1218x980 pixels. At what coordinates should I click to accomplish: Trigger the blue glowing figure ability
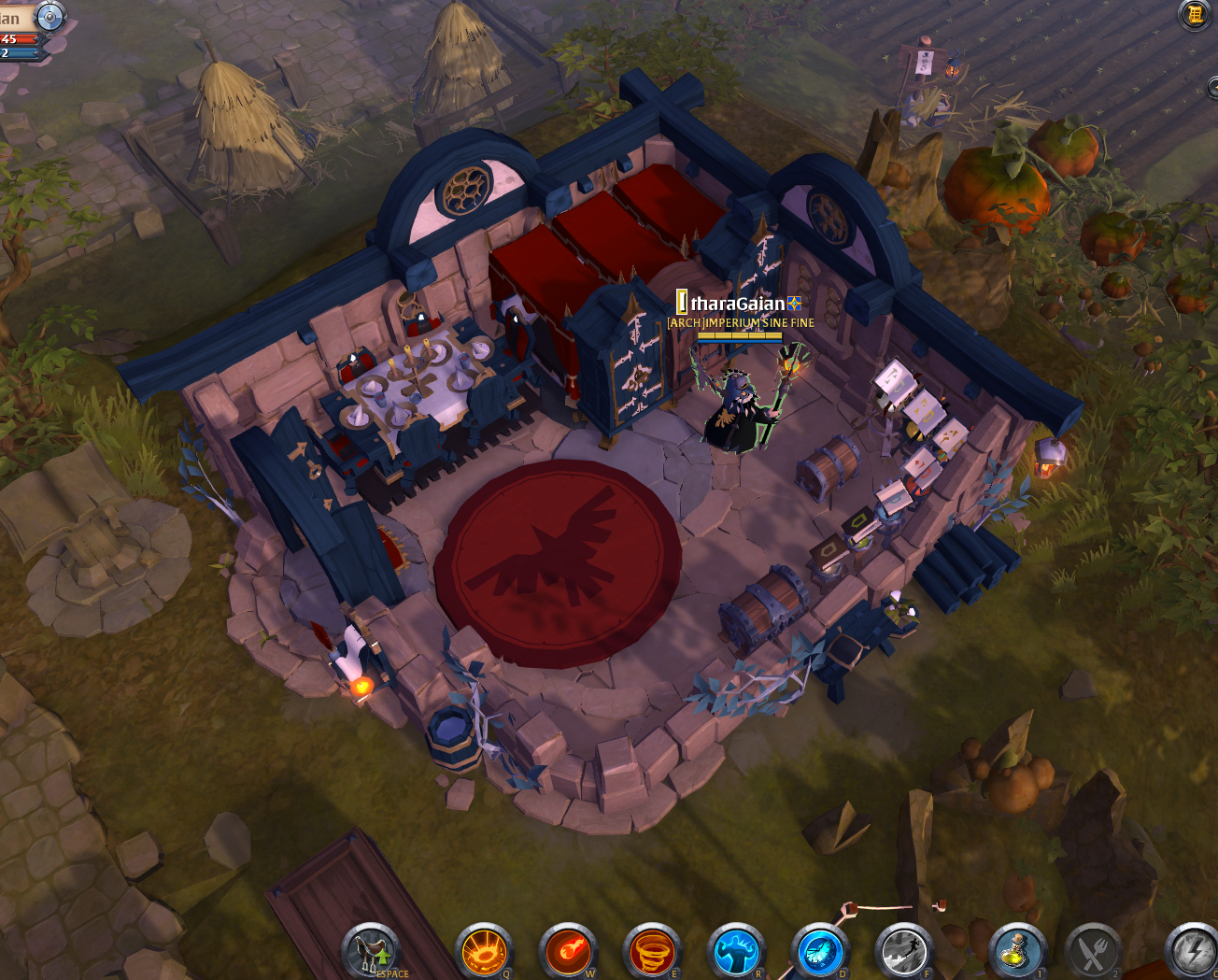(736, 951)
